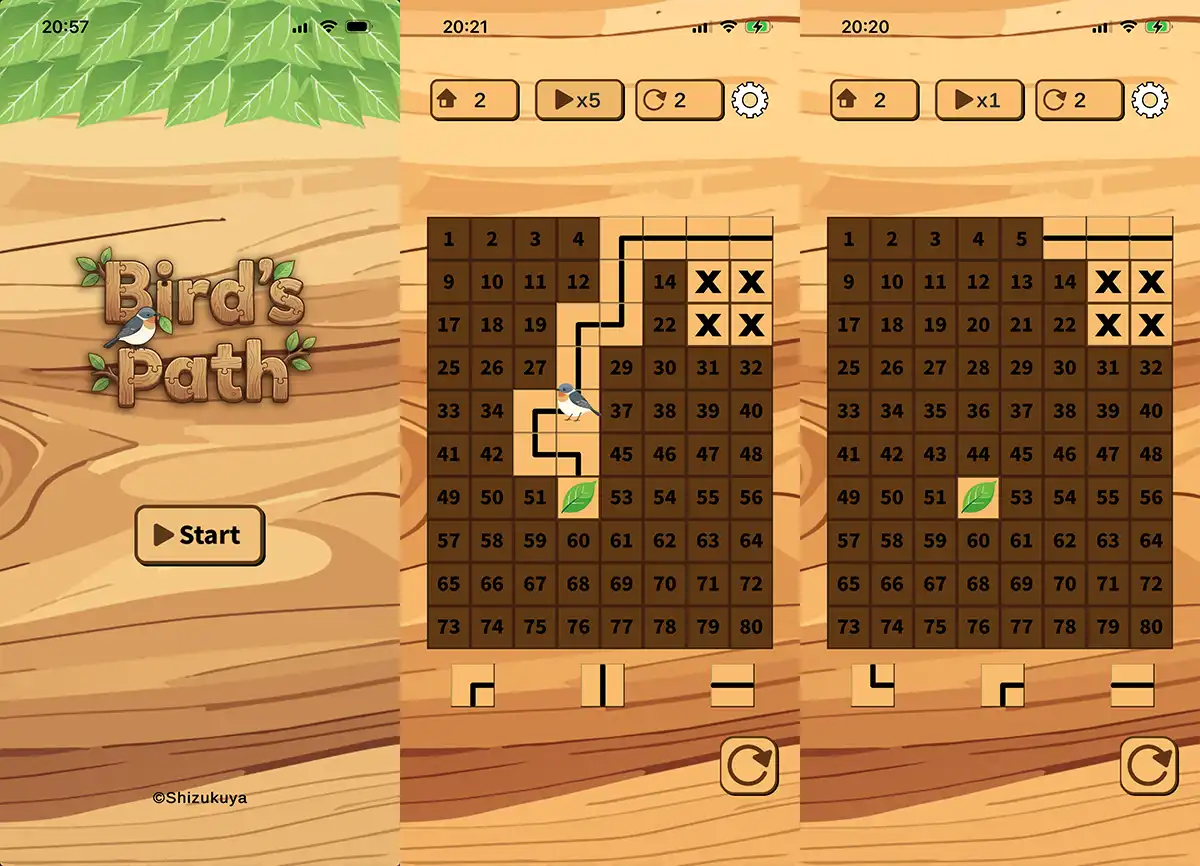The image size is (1200, 866).
Task: Select board tile number 13
Action: (x=1021, y=282)
